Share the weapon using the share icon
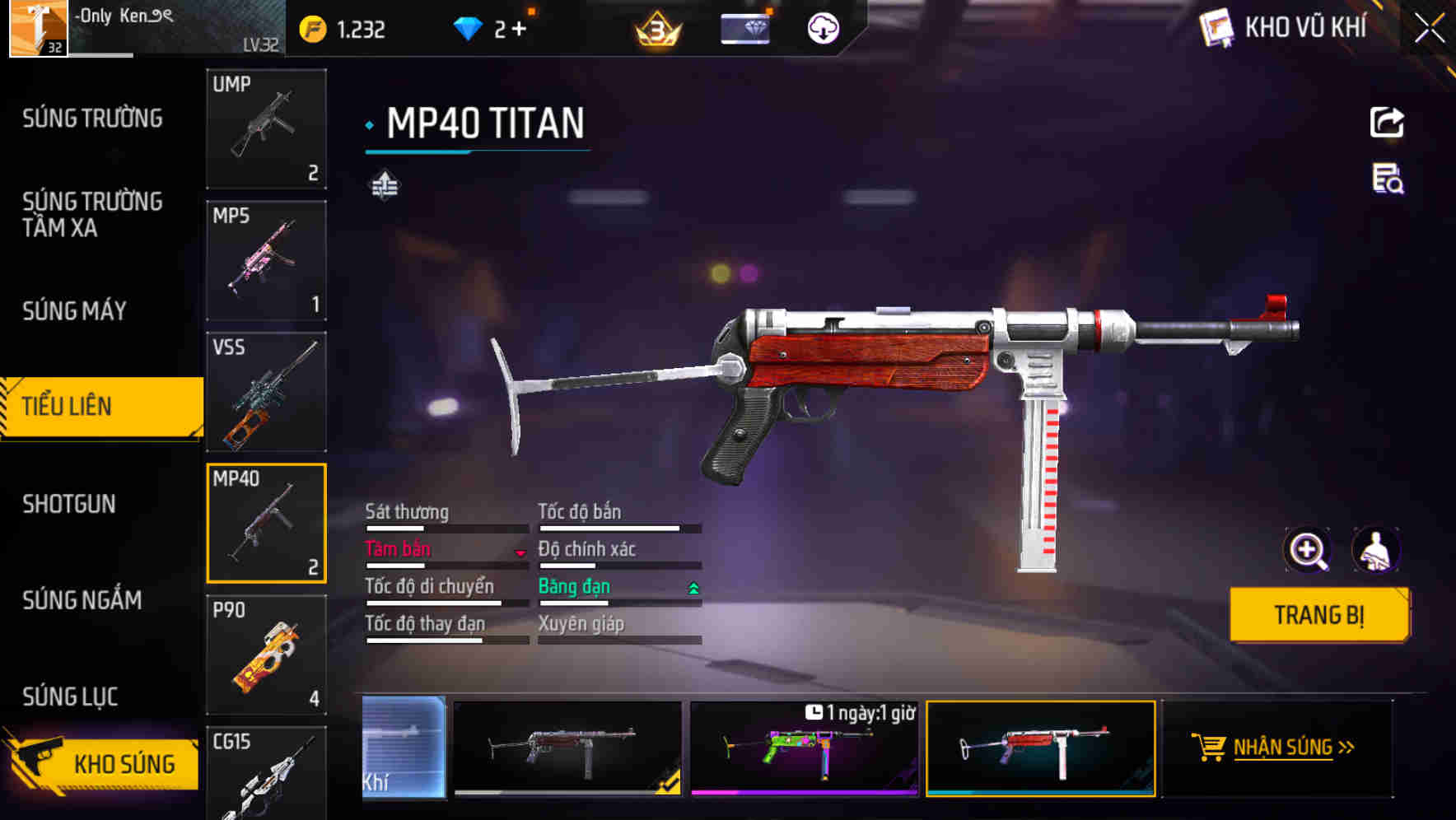The image size is (1456, 820). (1387, 123)
